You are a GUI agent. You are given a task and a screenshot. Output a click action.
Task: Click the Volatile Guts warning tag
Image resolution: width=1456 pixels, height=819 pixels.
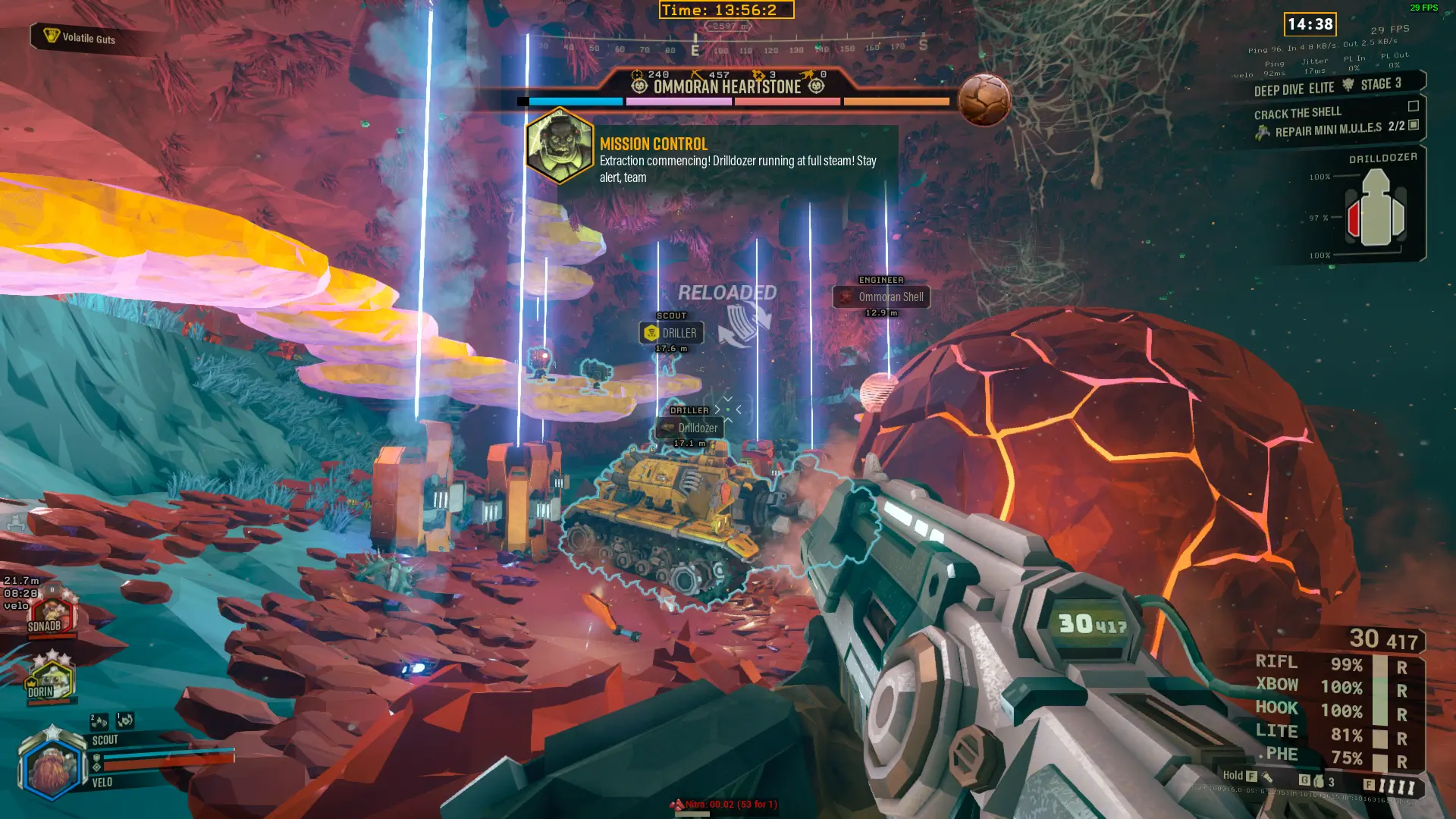tap(82, 37)
